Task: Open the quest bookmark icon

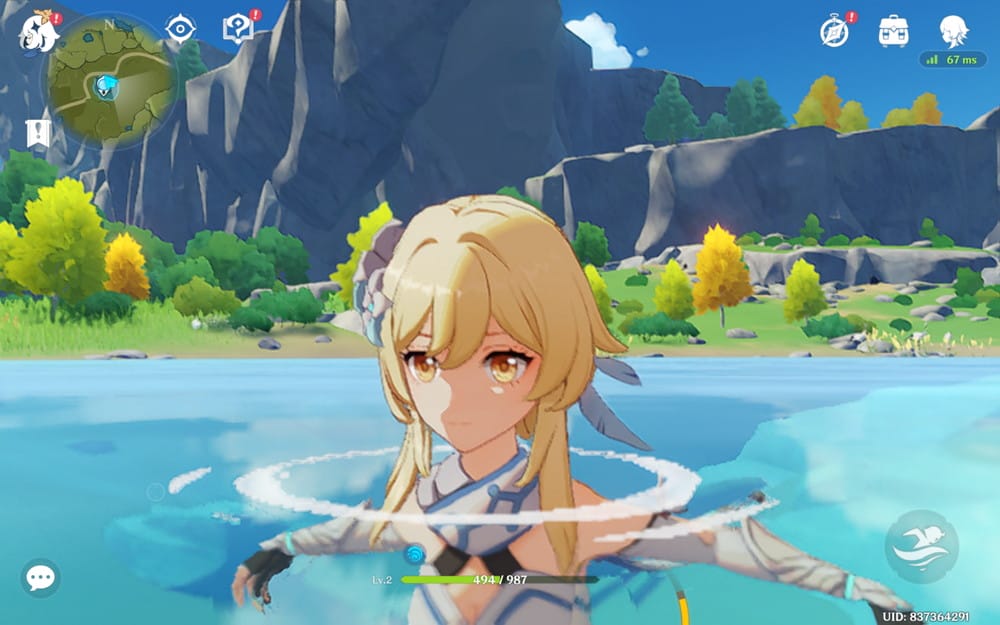Action: click(37, 133)
